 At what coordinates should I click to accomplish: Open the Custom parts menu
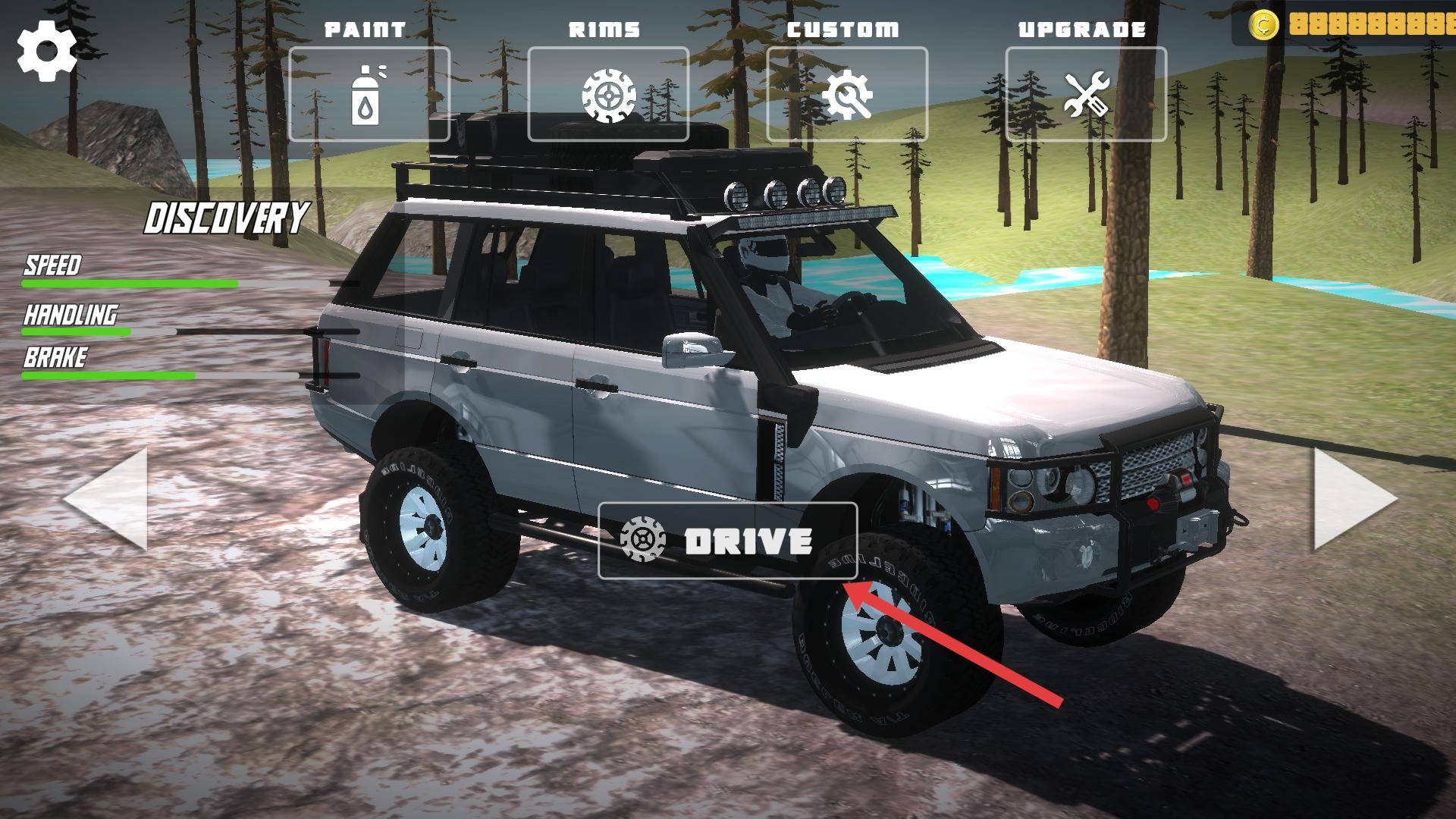pyautogui.click(x=847, y=94)
